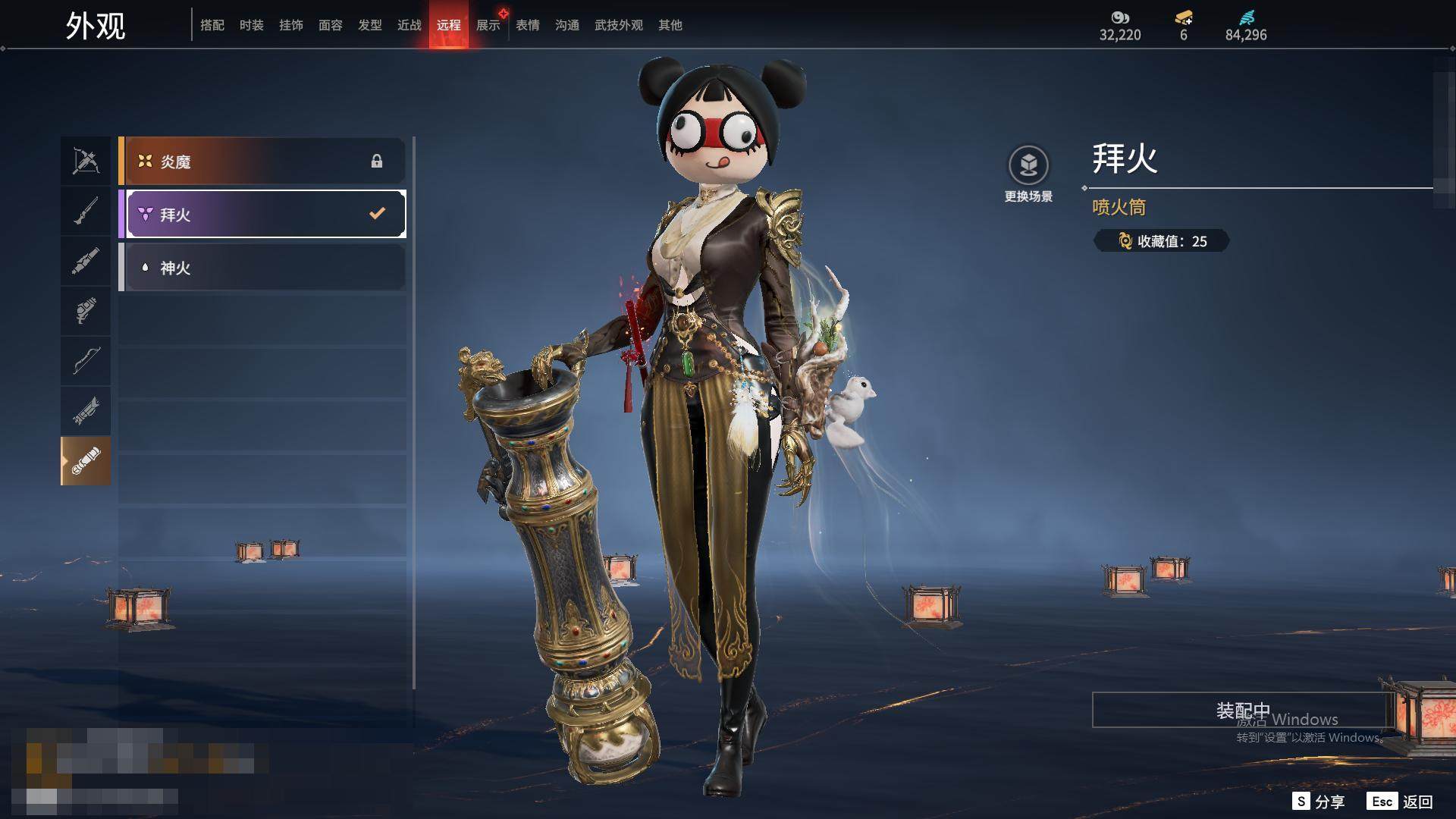Choose the highlighted flamethrower category icon
This screenshot has width=1456, height=819.
(x=86, y=461)
